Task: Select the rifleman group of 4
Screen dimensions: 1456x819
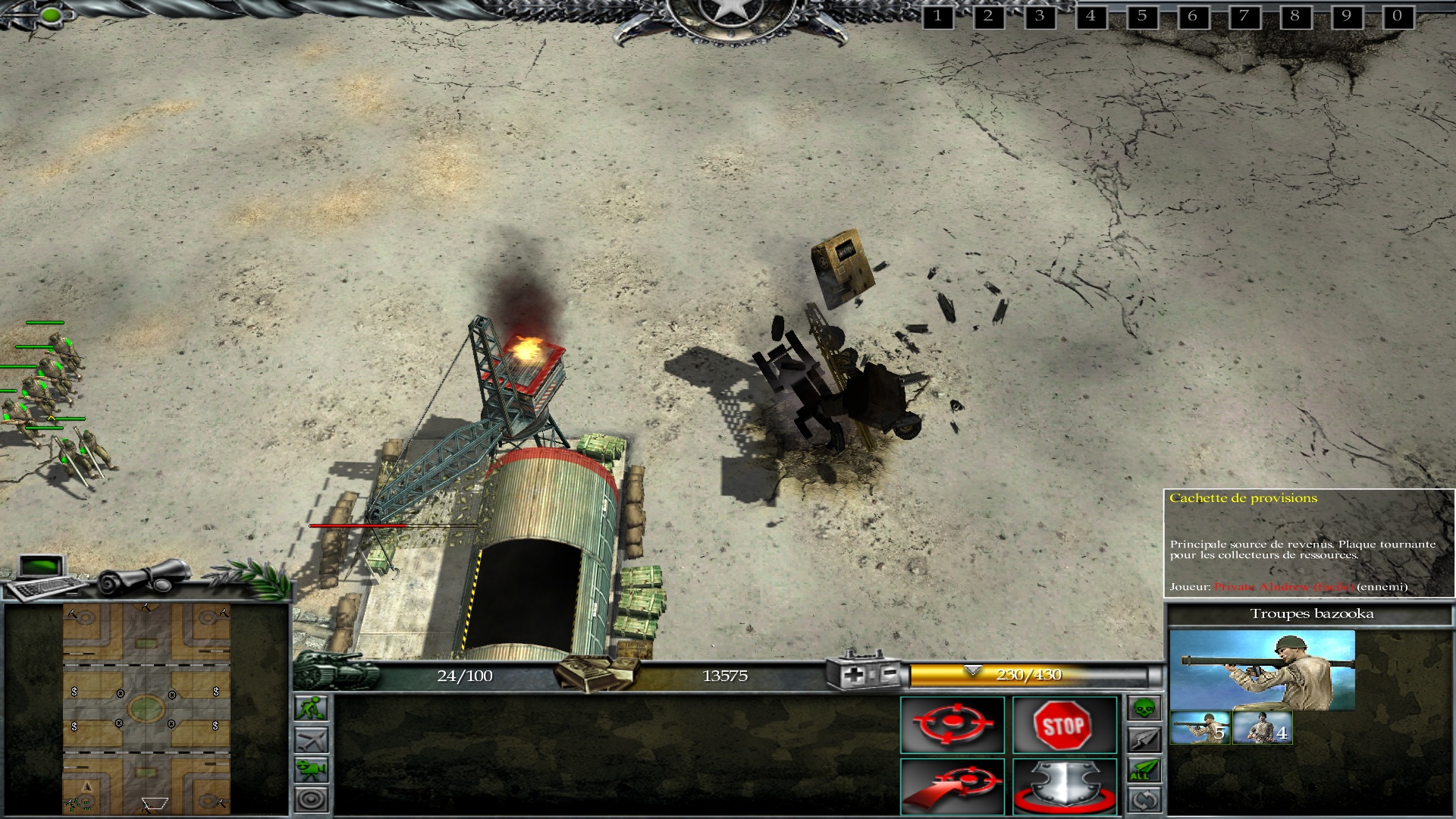Action: tap(1262, 728)
